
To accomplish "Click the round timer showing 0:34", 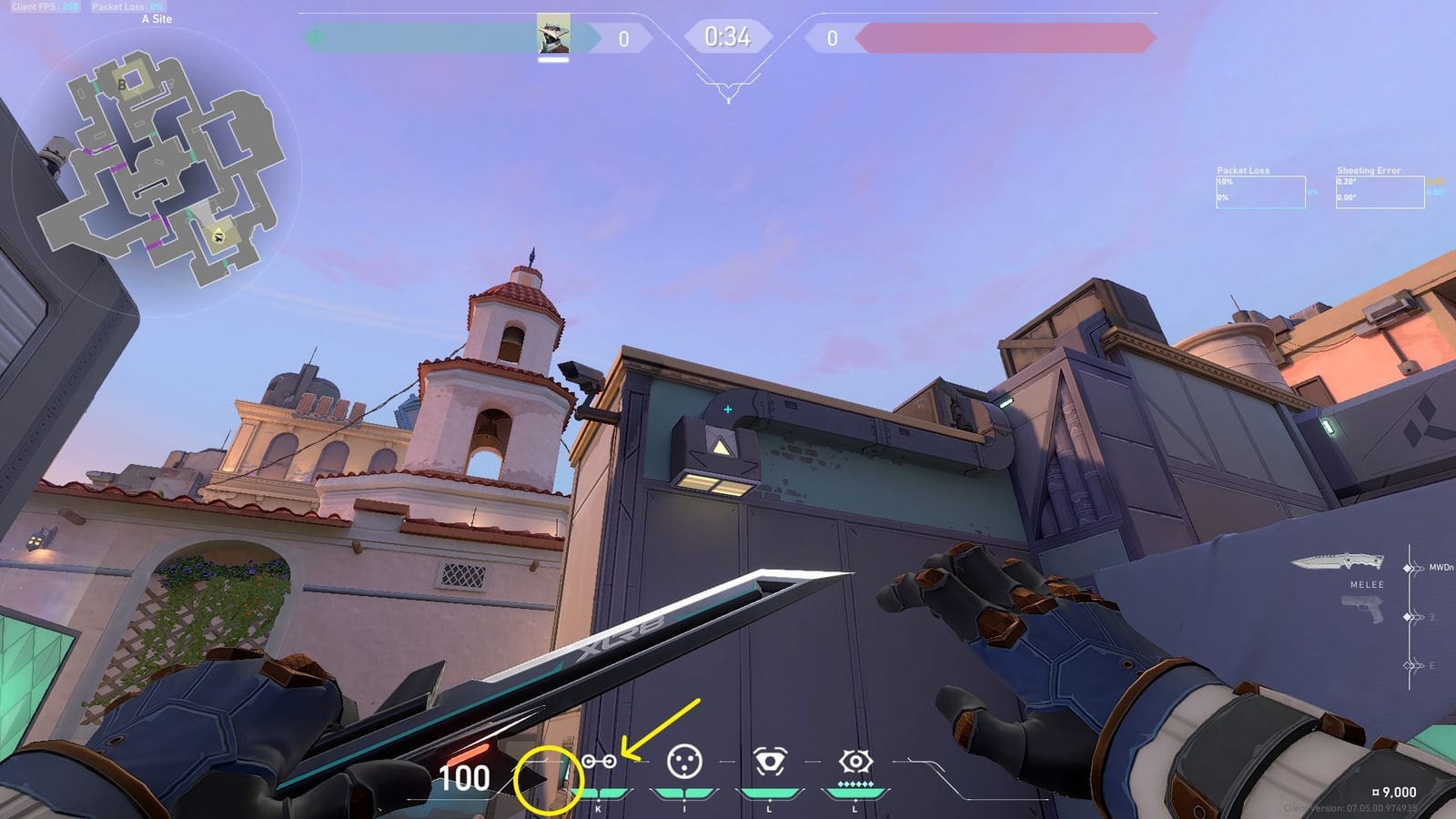I will tap(727, 37).
